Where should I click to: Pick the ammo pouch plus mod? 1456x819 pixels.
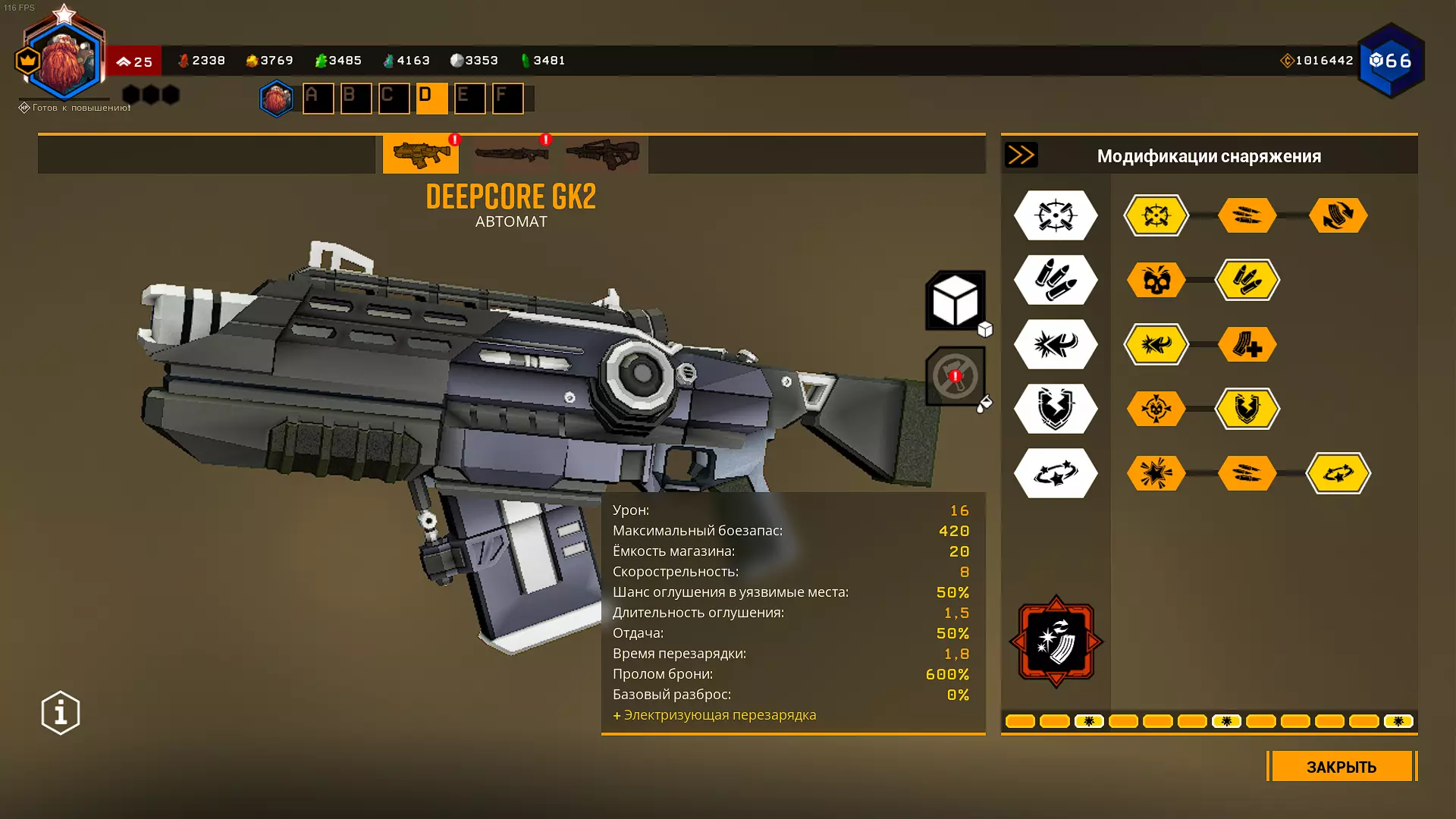(1247, 344)
